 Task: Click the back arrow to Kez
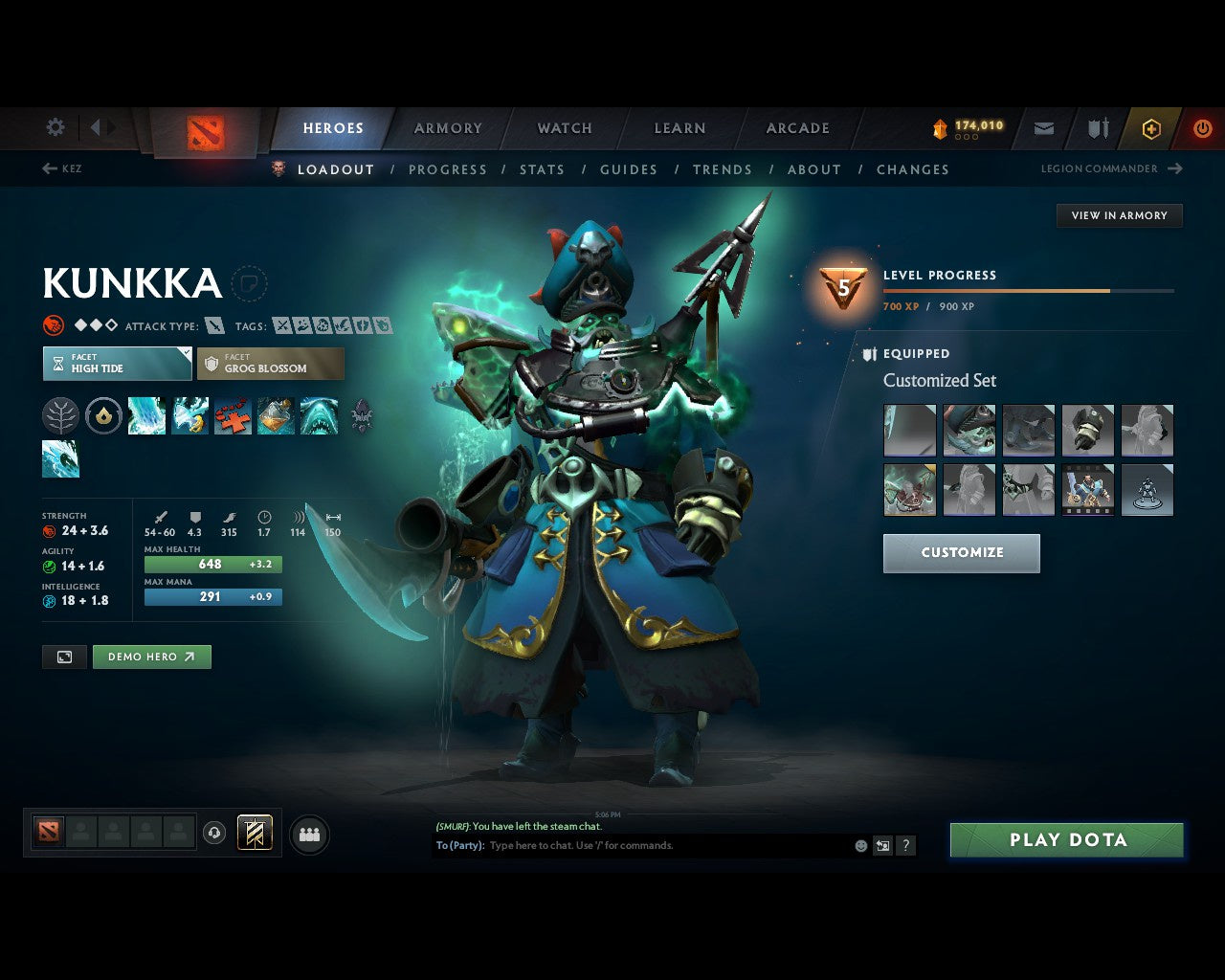coord(49,168)
